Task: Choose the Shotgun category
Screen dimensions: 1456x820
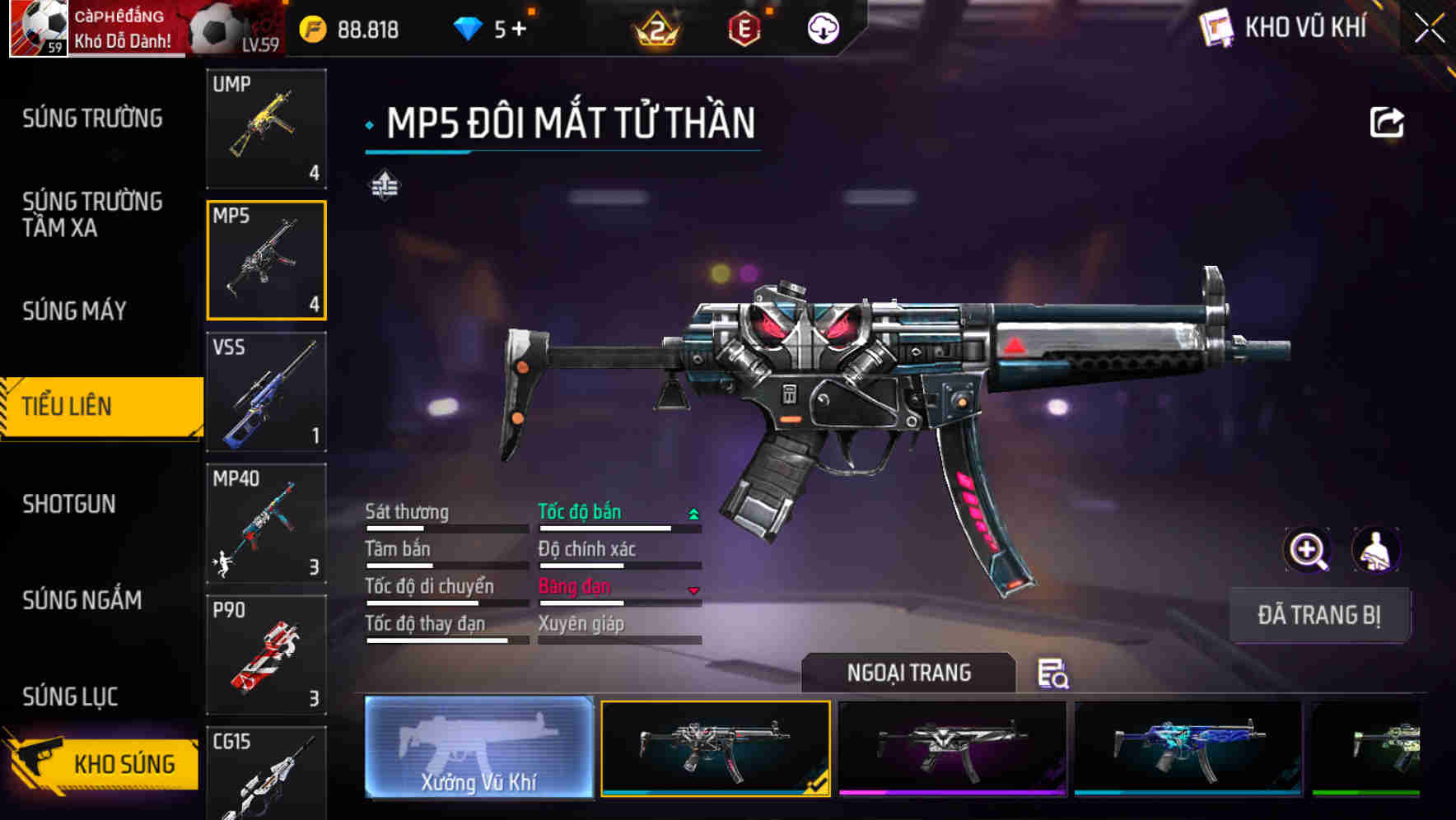Action: point(69,504)
